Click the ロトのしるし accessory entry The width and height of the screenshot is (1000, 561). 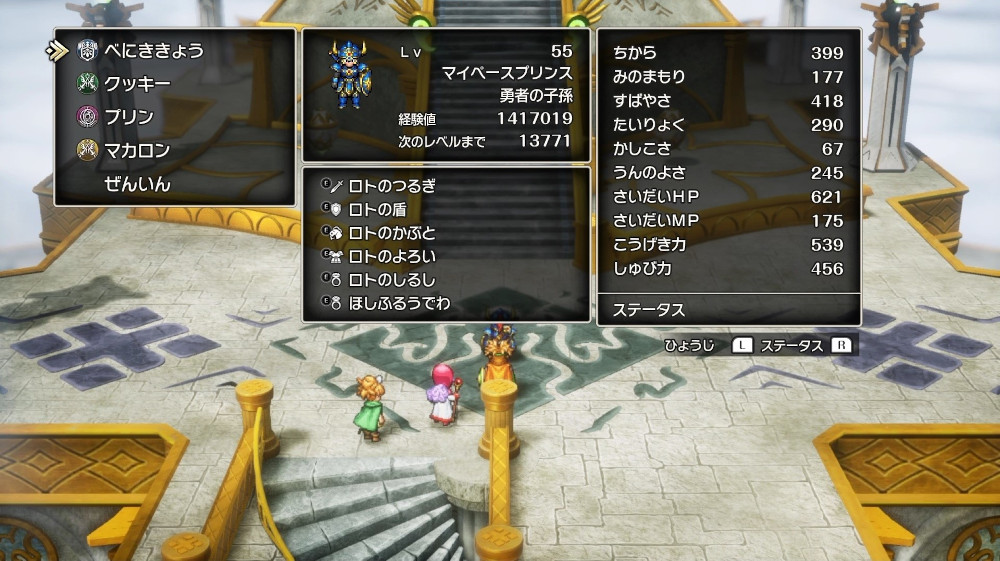pos(391,279)
